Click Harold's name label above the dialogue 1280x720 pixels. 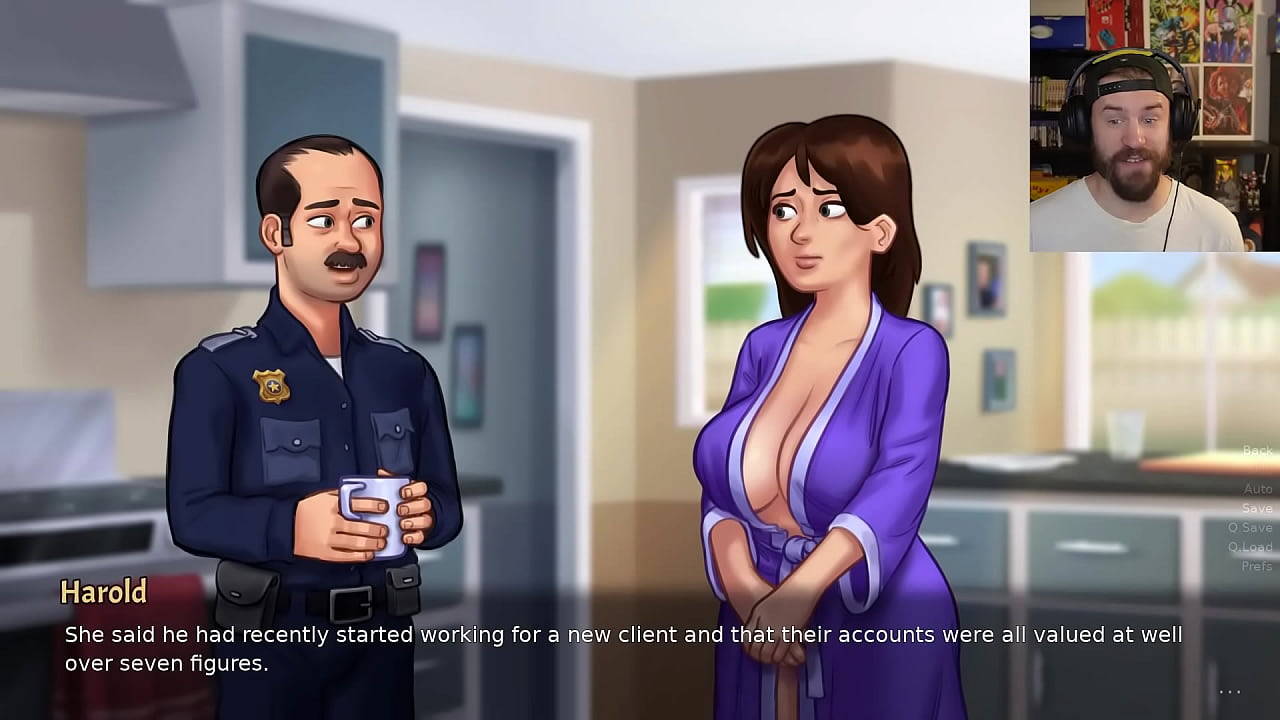(x=103, y=592)
